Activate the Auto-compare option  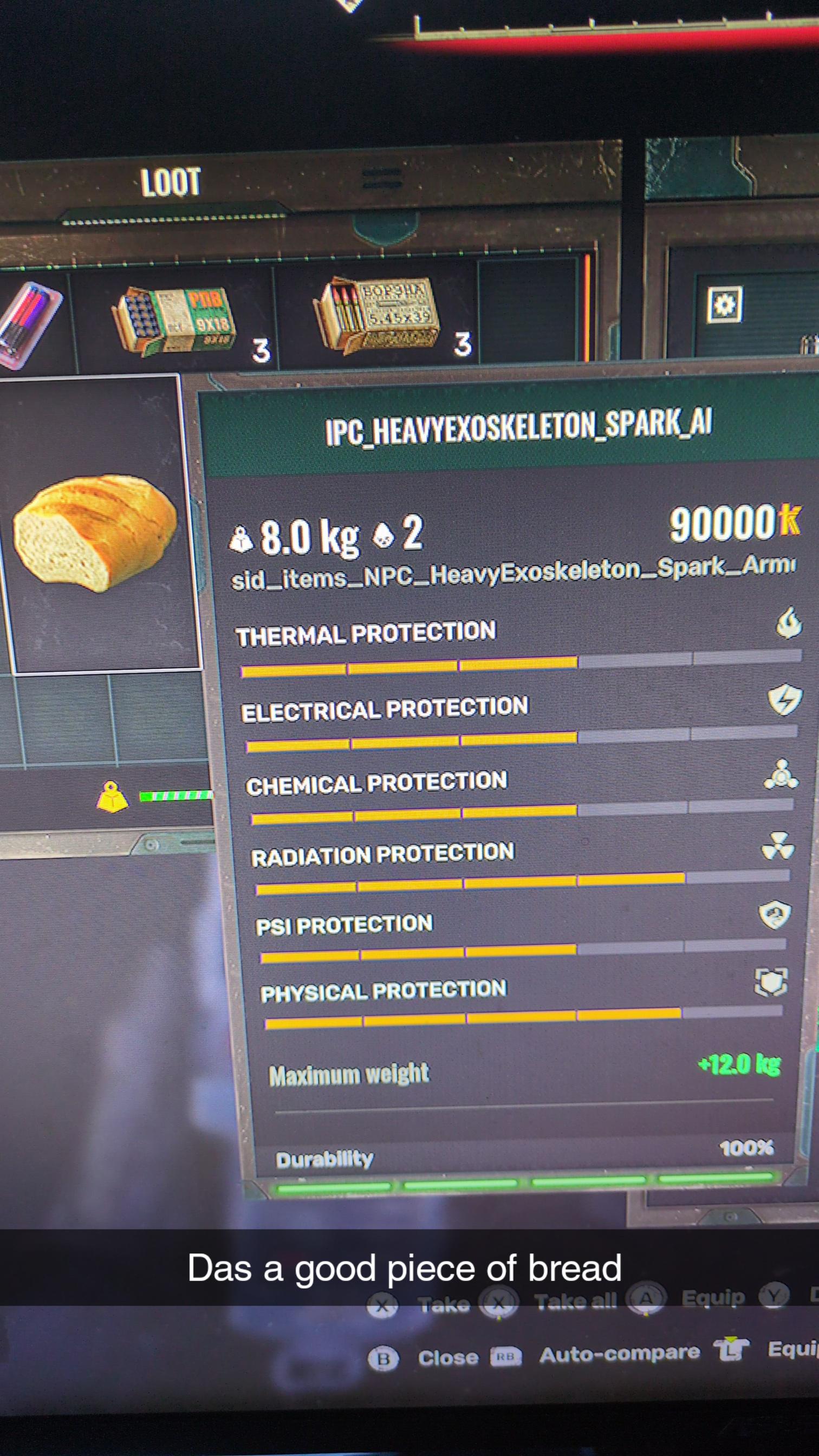pos(619,1354)
